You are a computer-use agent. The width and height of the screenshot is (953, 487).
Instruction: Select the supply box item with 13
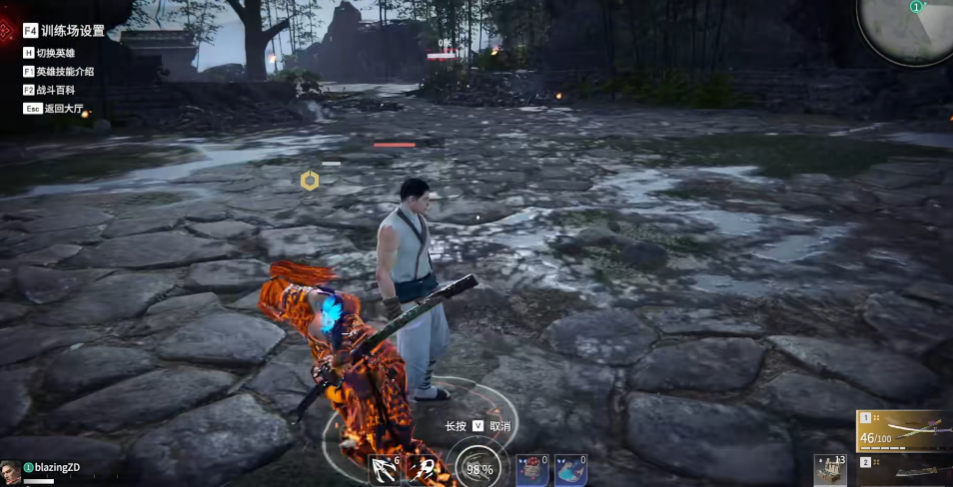coord(829,469)
